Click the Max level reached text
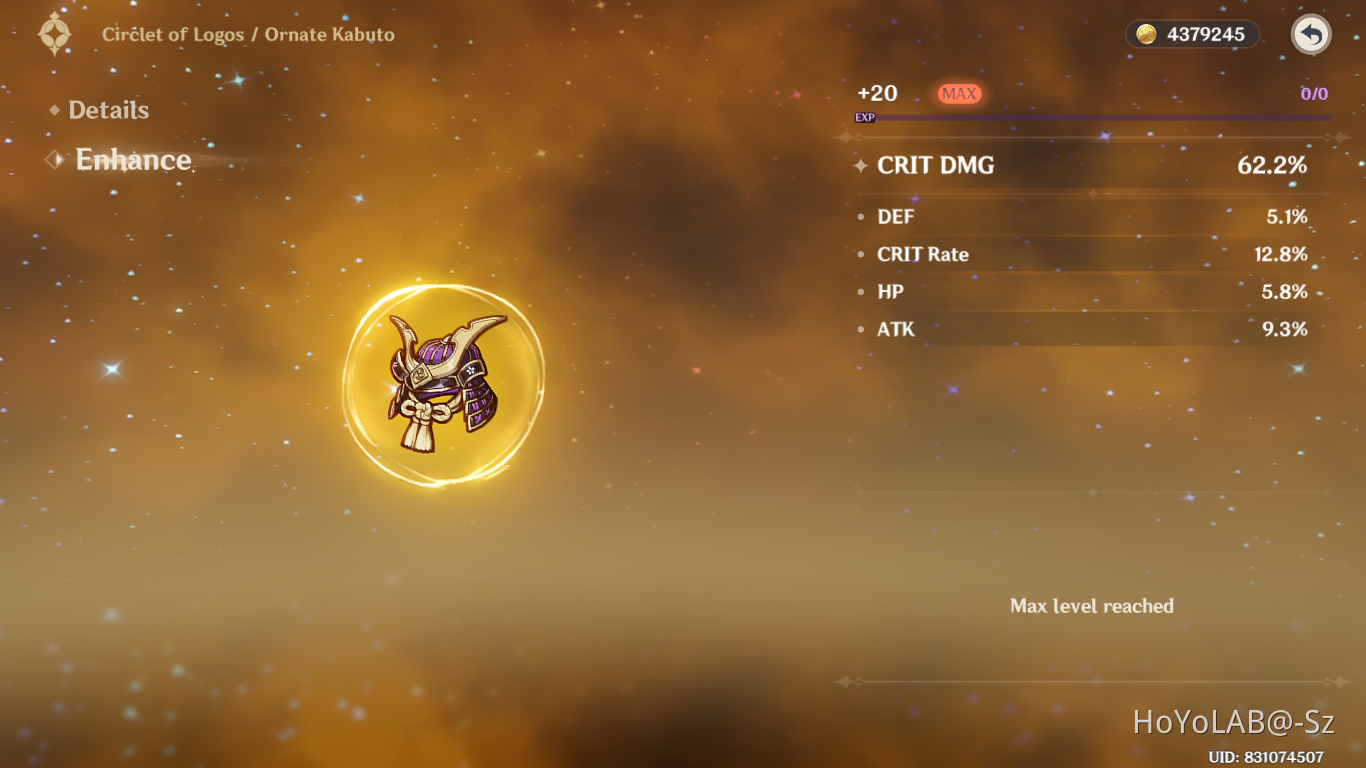The image size is (1366, 768). pos(1092,606)
